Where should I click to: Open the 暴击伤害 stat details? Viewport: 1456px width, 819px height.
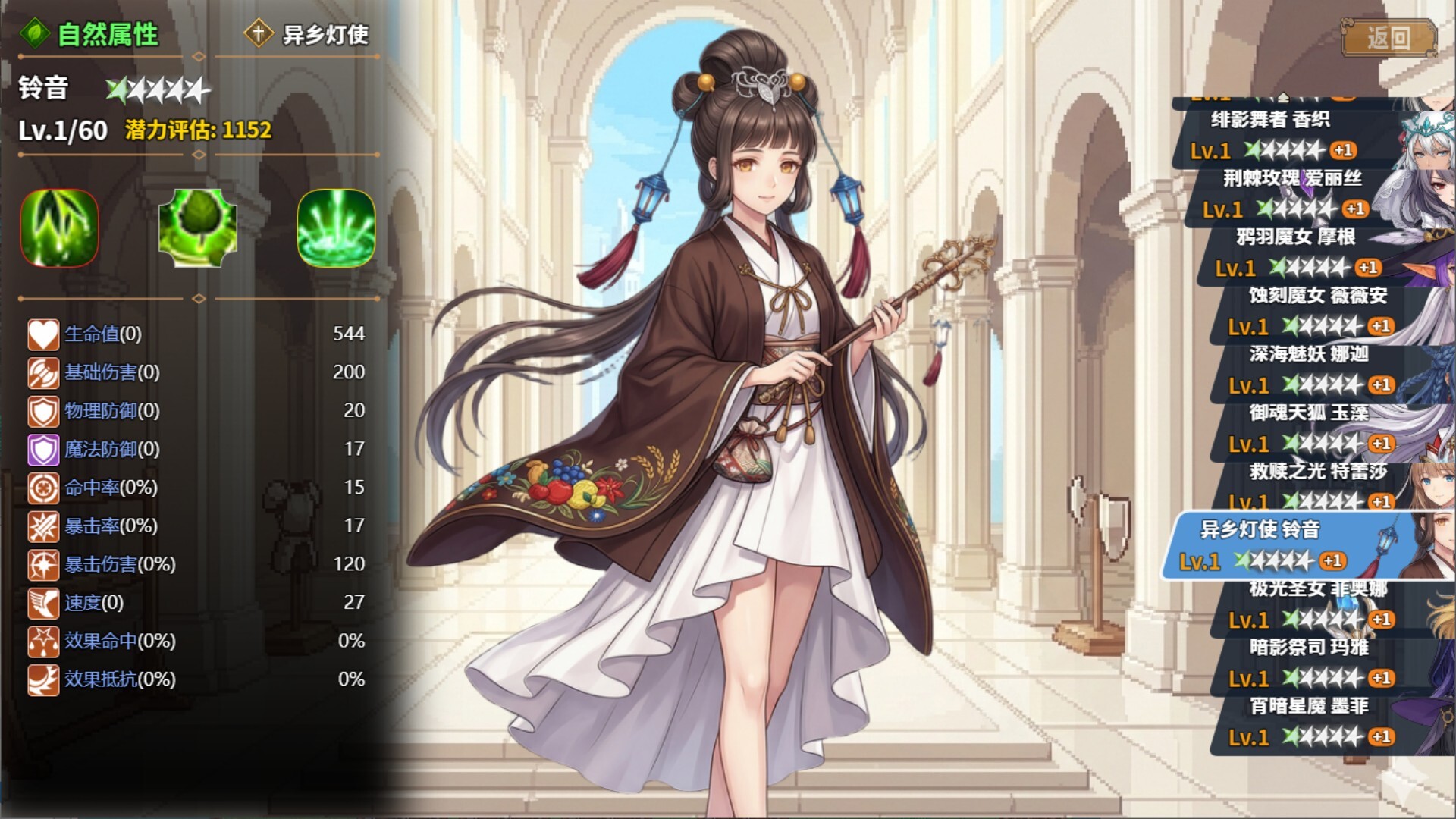[120, 564]
